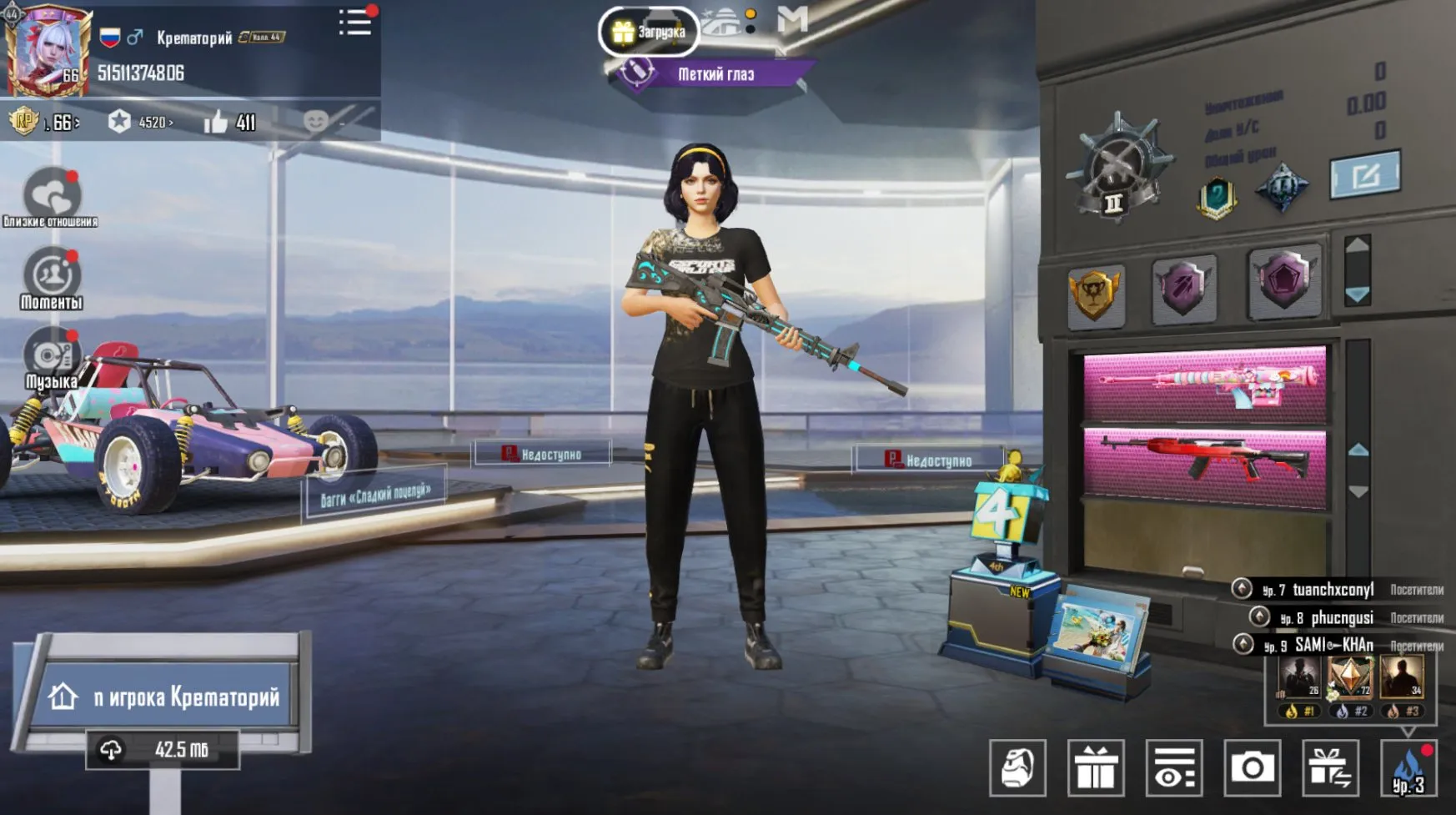Click the smiley emoji icon near likes

click(x=314, y=122)
